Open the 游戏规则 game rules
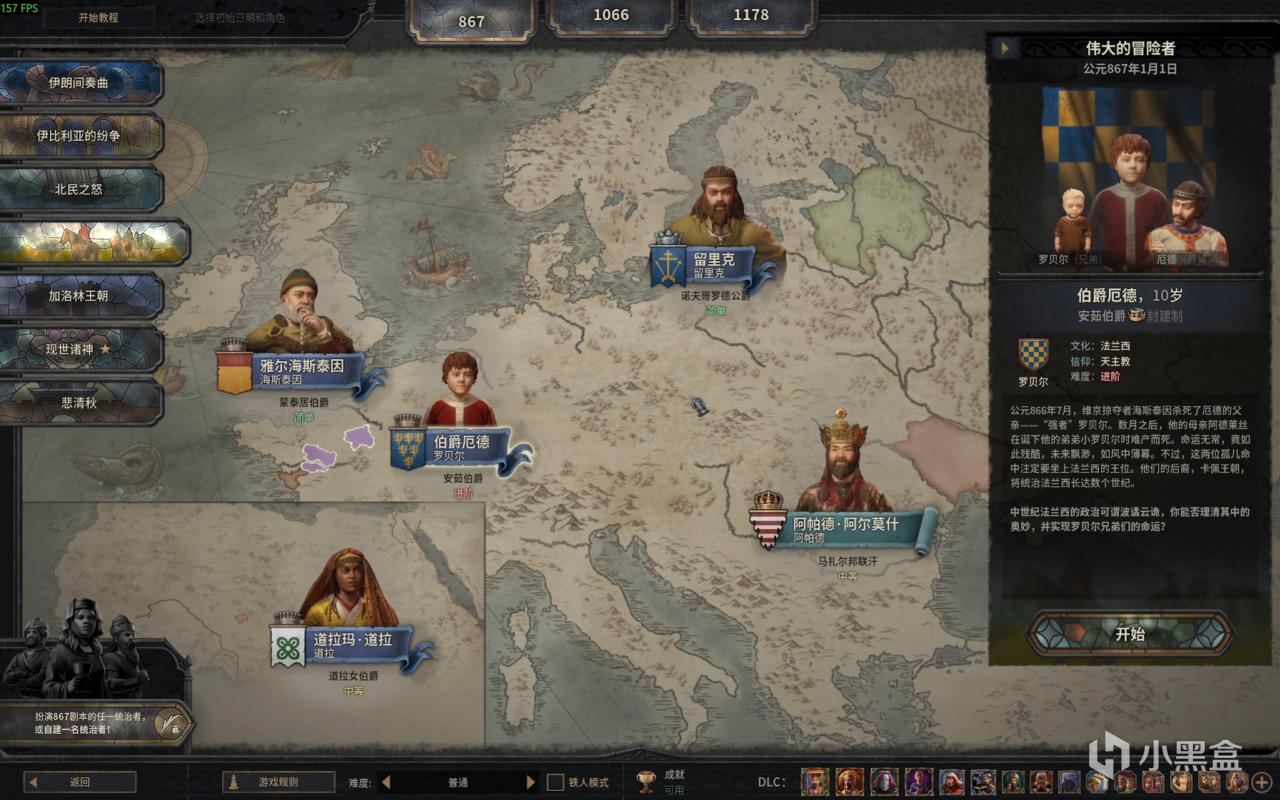This screenshot has height=800, width=1280. pos(278,782)
